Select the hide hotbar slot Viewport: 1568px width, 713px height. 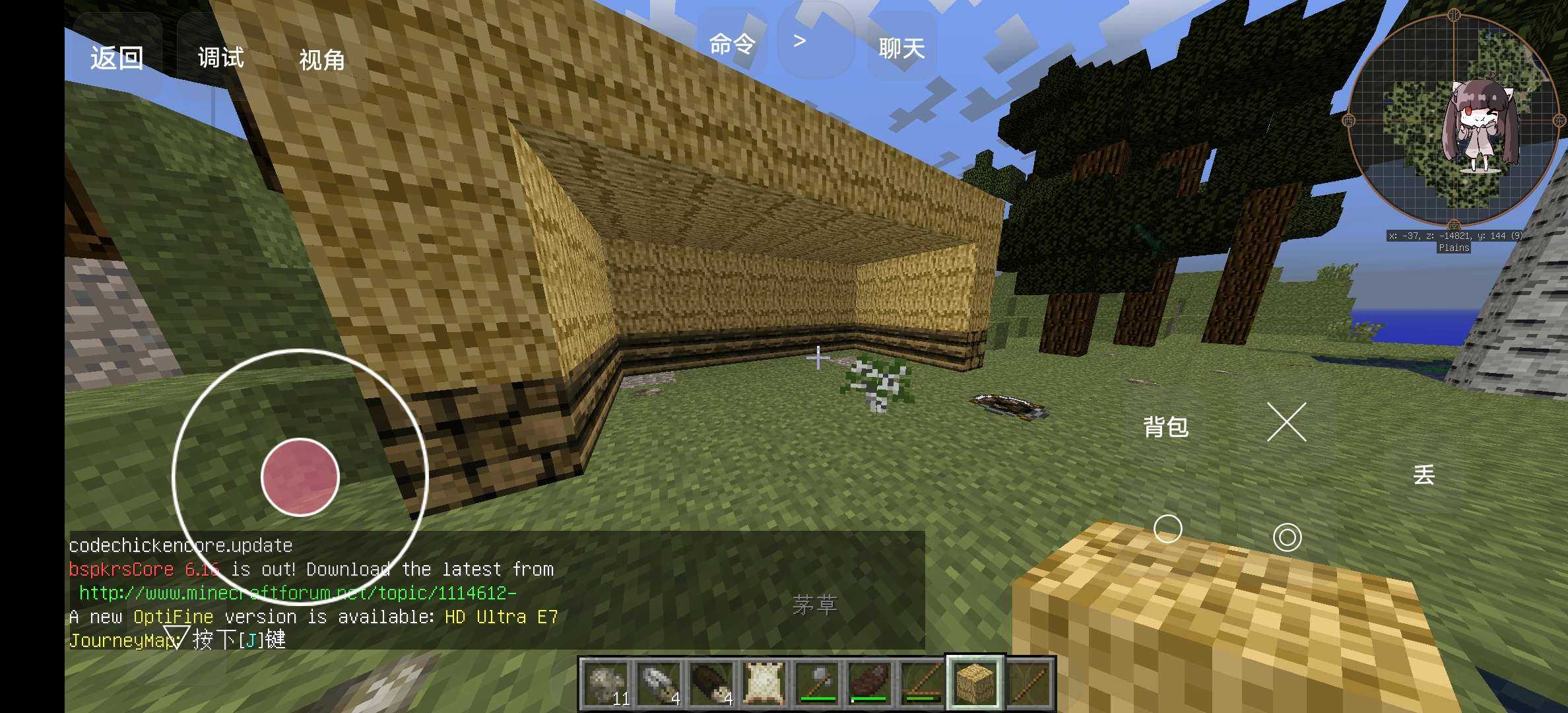click(x=764, y=683)
